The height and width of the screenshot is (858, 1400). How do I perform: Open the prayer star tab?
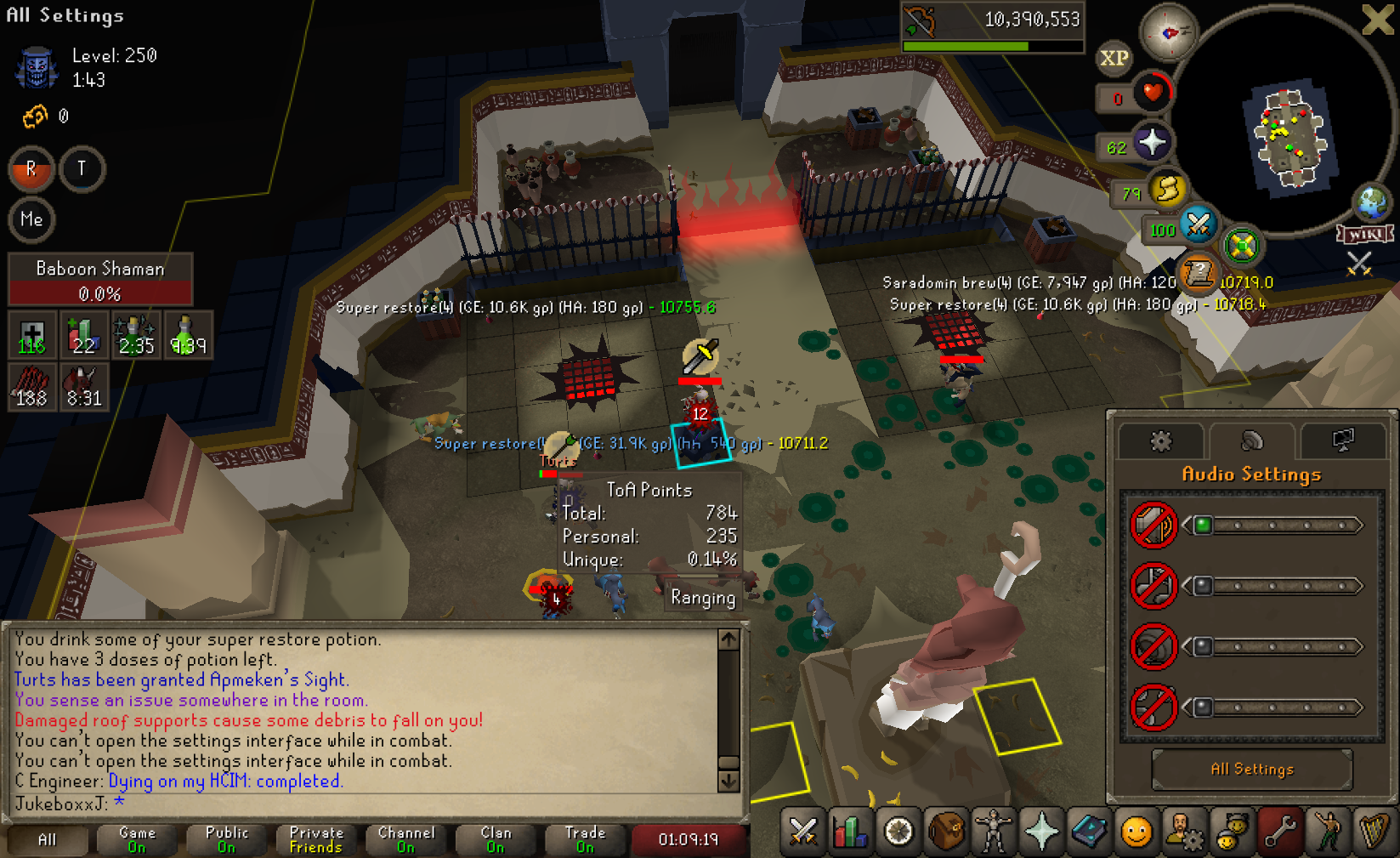[x=1041, y=832]
